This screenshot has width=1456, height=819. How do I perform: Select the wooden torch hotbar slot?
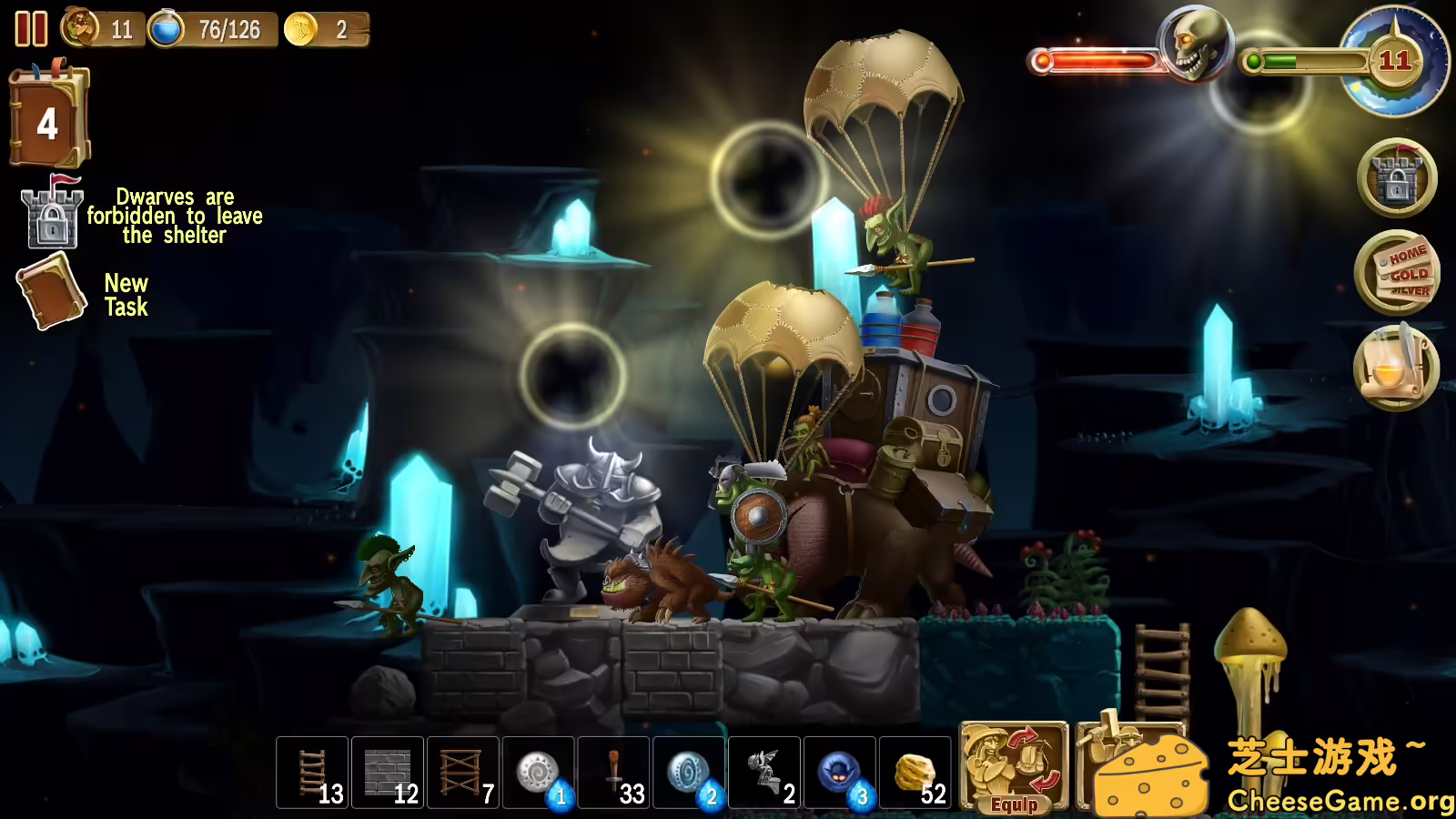click(x=614, y=773)
